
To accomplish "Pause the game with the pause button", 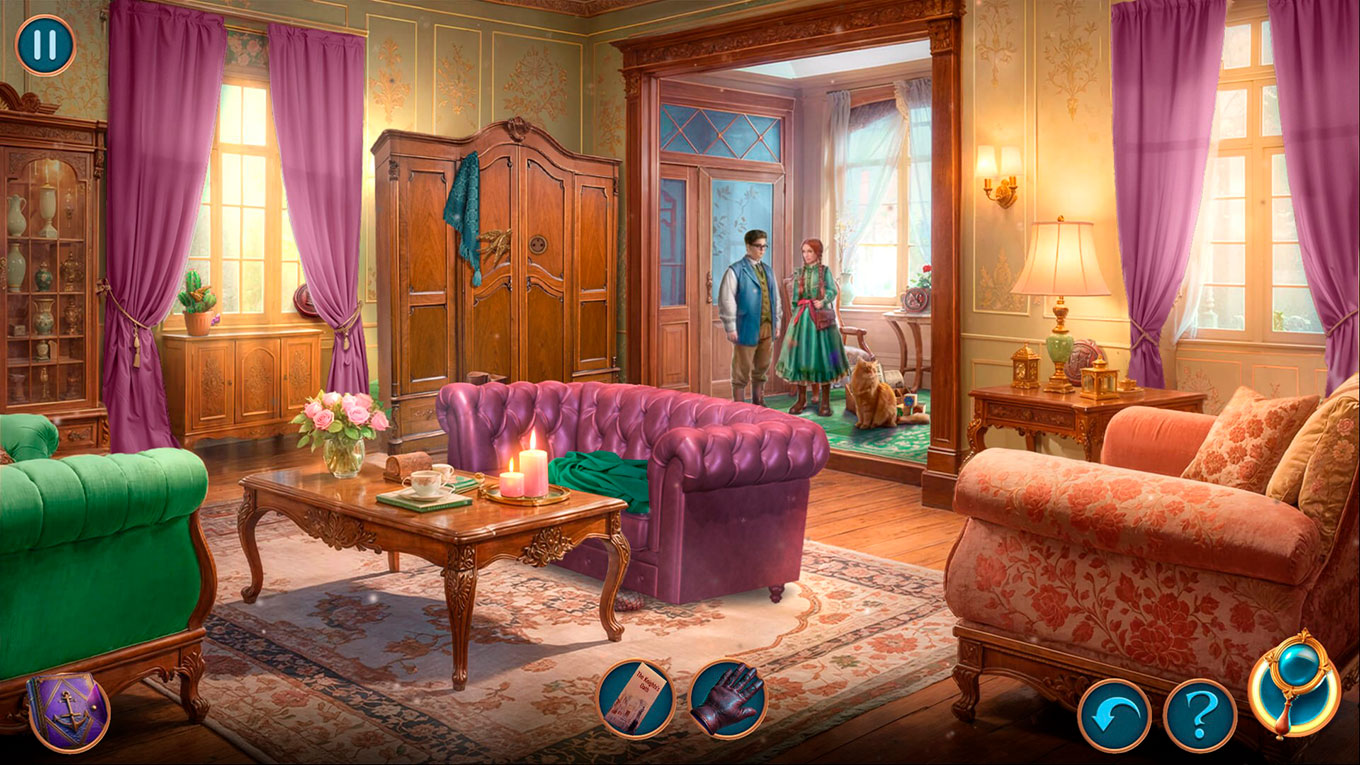I will [x=45, y=45].
